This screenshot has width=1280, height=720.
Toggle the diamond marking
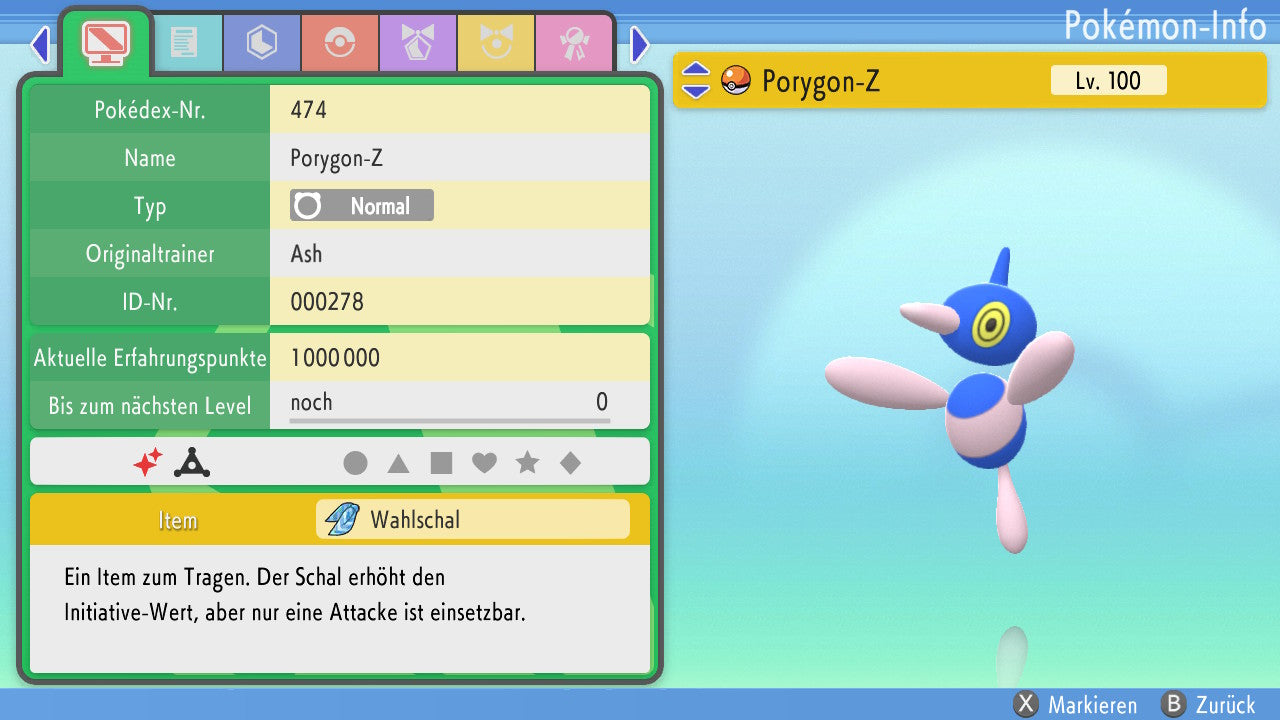coord(570,463)
